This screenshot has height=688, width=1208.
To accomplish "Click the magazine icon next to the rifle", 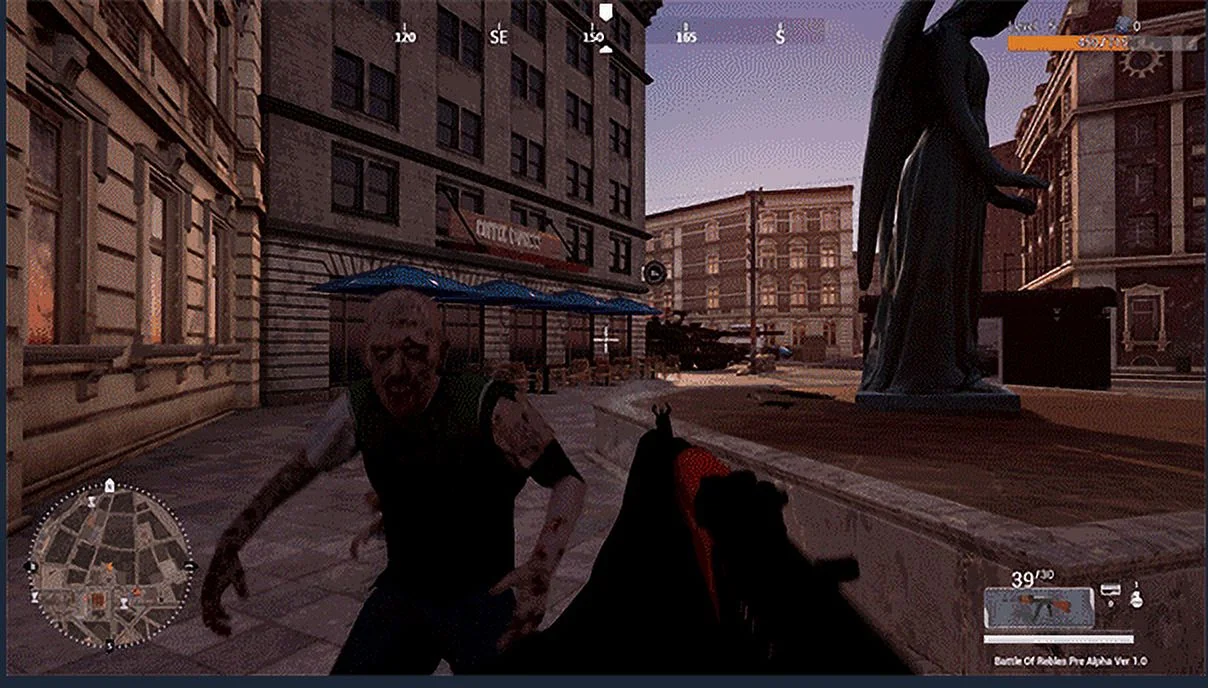I will coord(1109,592).
